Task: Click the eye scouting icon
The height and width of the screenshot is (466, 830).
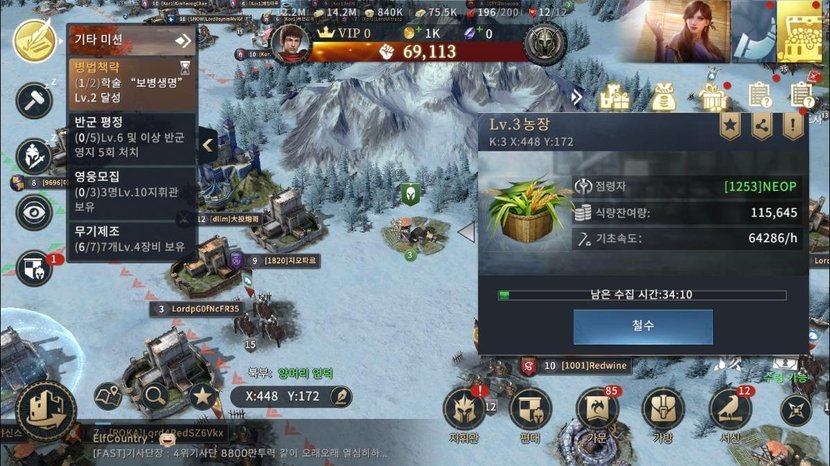Action: point(34,211)
